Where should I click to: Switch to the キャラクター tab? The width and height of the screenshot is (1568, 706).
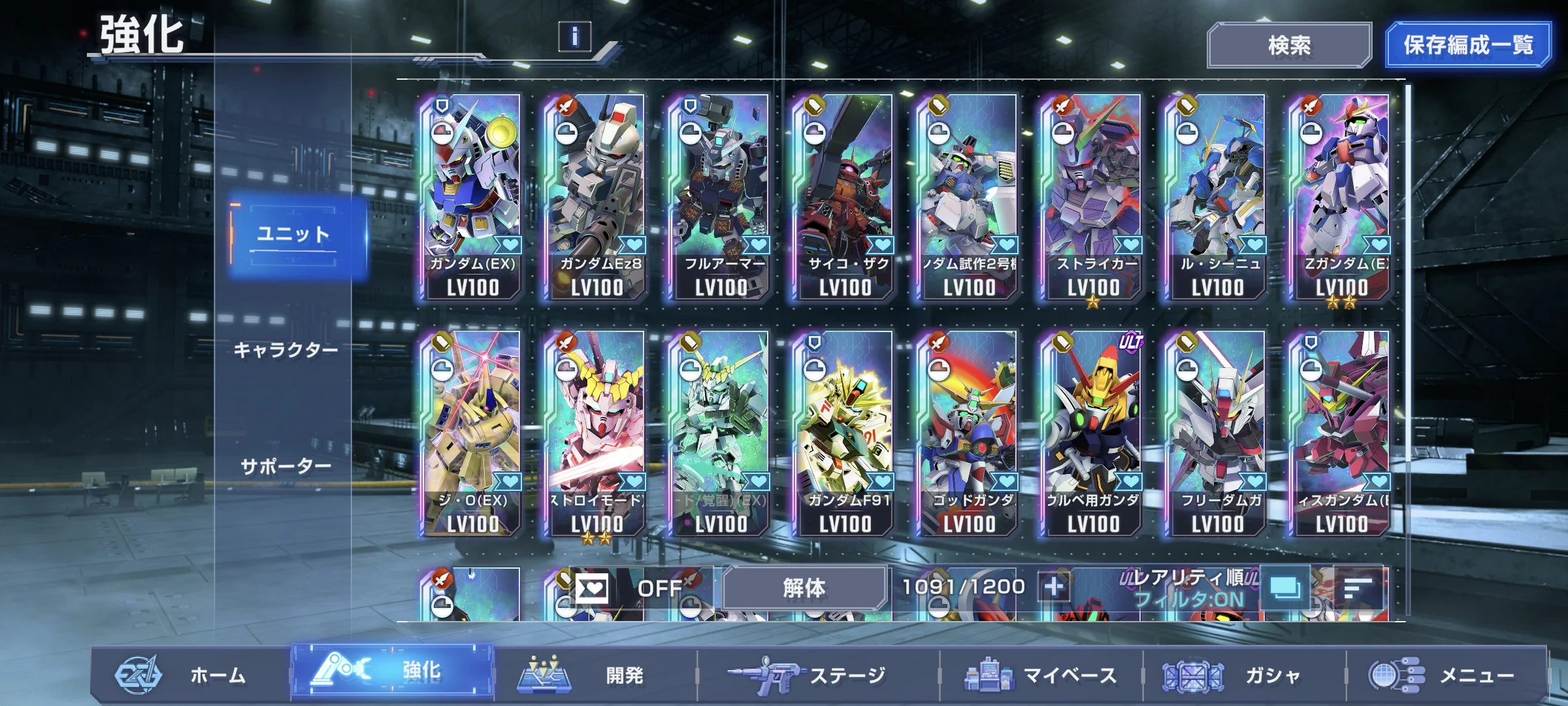(286, 350)
